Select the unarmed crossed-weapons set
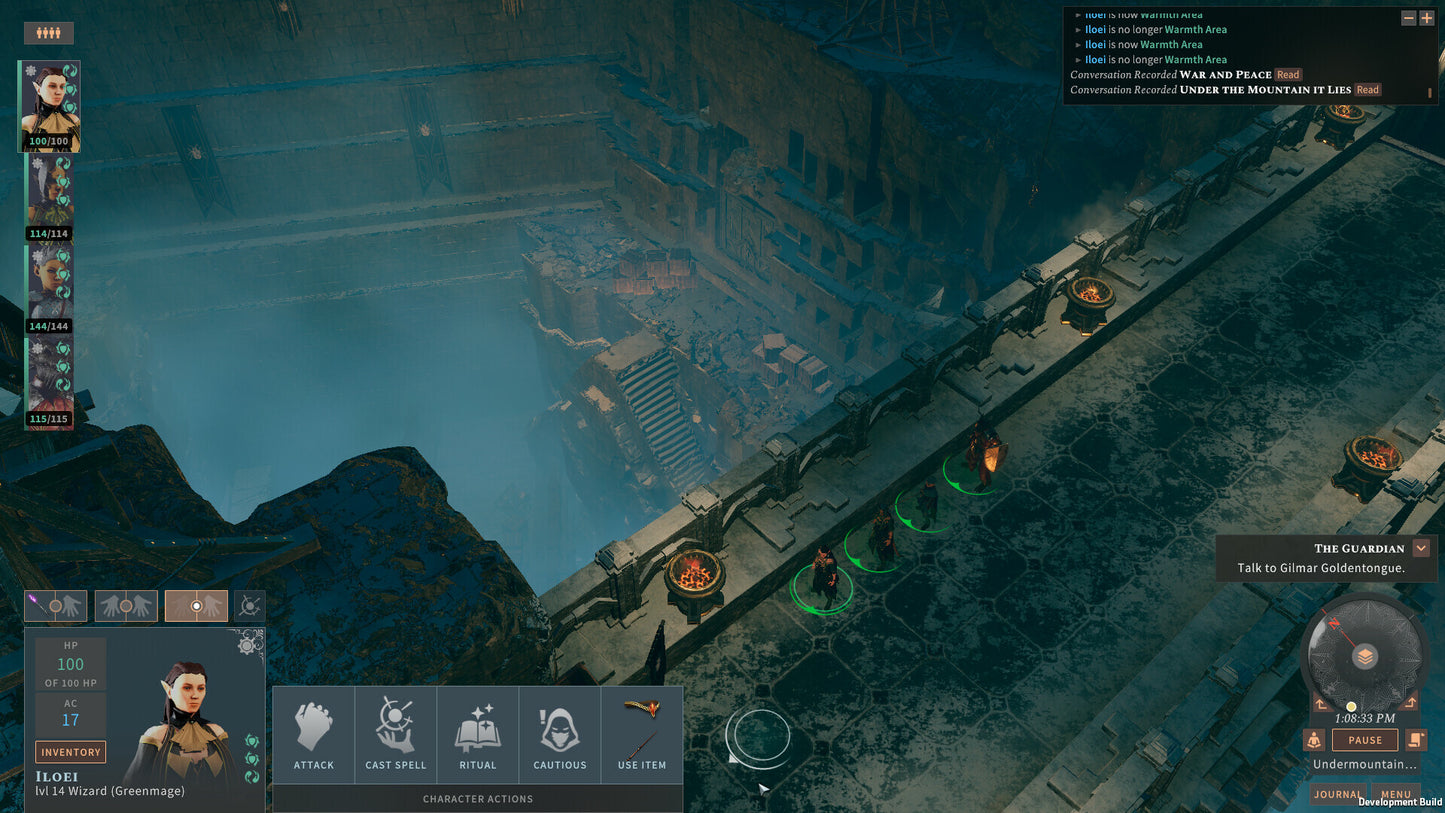This screenshot has height=813, width=1445. click(x=248, y=605)
